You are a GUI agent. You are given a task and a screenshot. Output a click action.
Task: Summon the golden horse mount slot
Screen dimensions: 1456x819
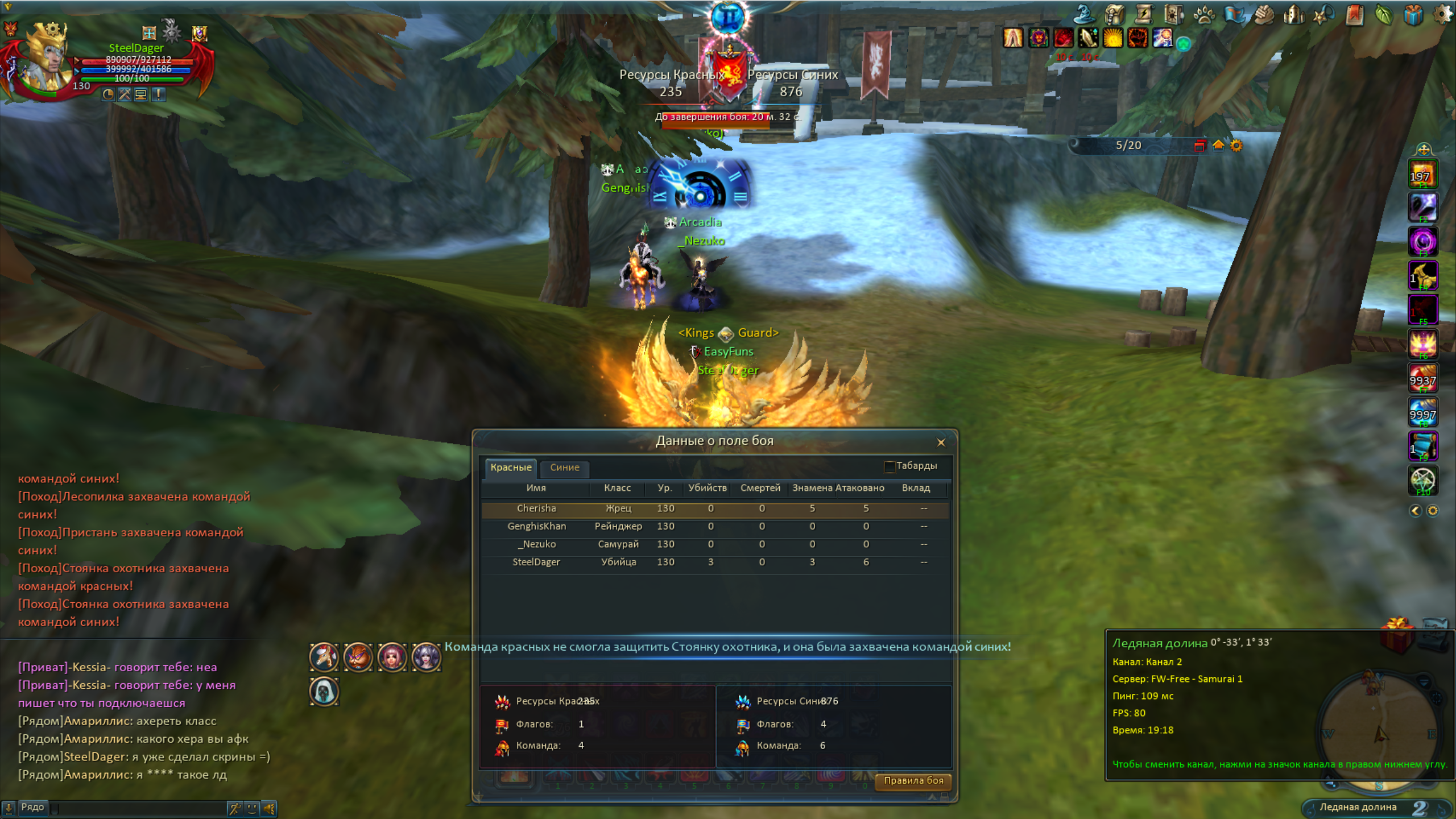(1422, 275)
